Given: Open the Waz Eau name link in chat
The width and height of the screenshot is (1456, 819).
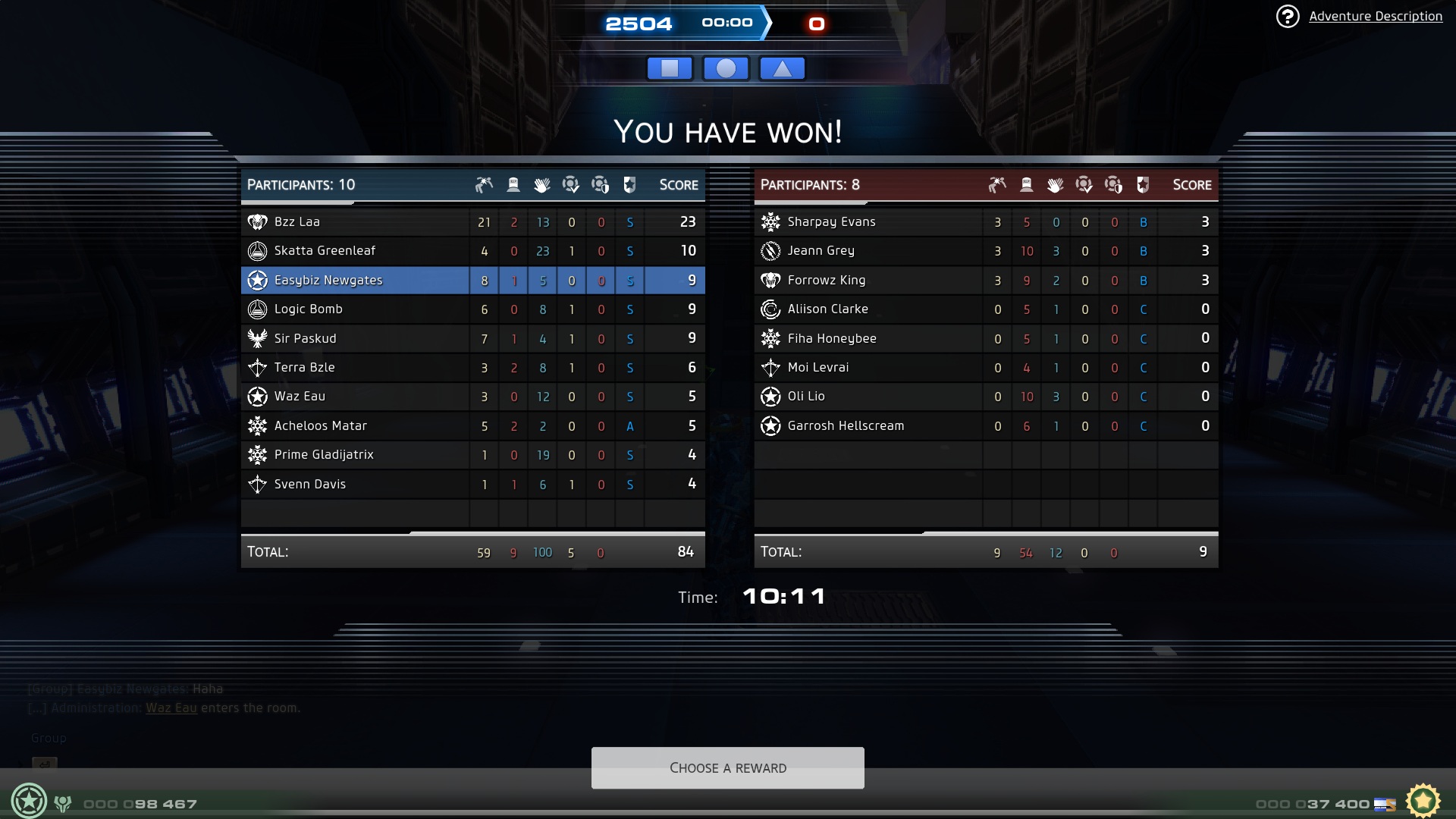Looking at the screenshot, I should 171,708.
